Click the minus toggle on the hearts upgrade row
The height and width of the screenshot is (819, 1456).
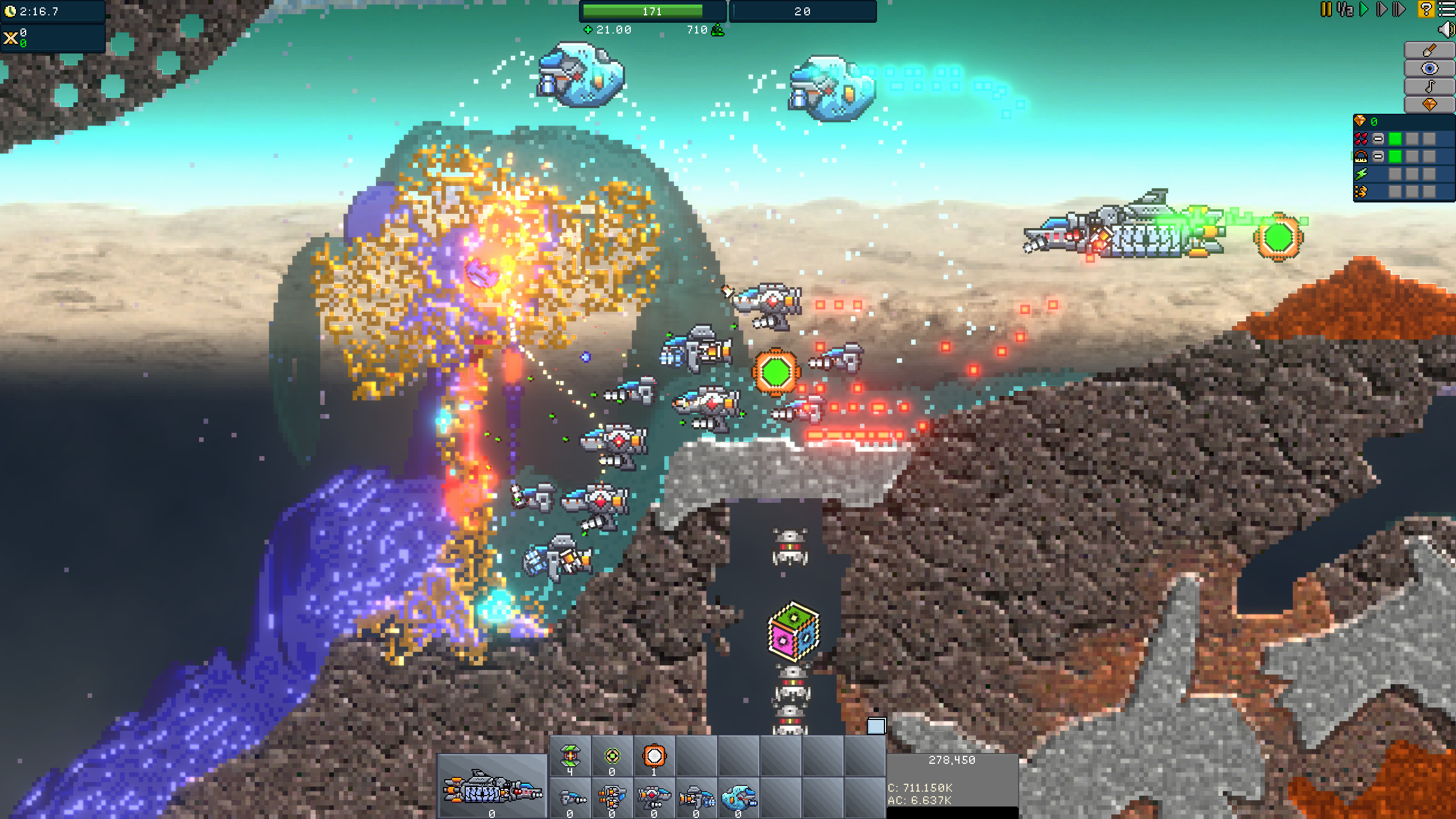tap(1378, 139)
